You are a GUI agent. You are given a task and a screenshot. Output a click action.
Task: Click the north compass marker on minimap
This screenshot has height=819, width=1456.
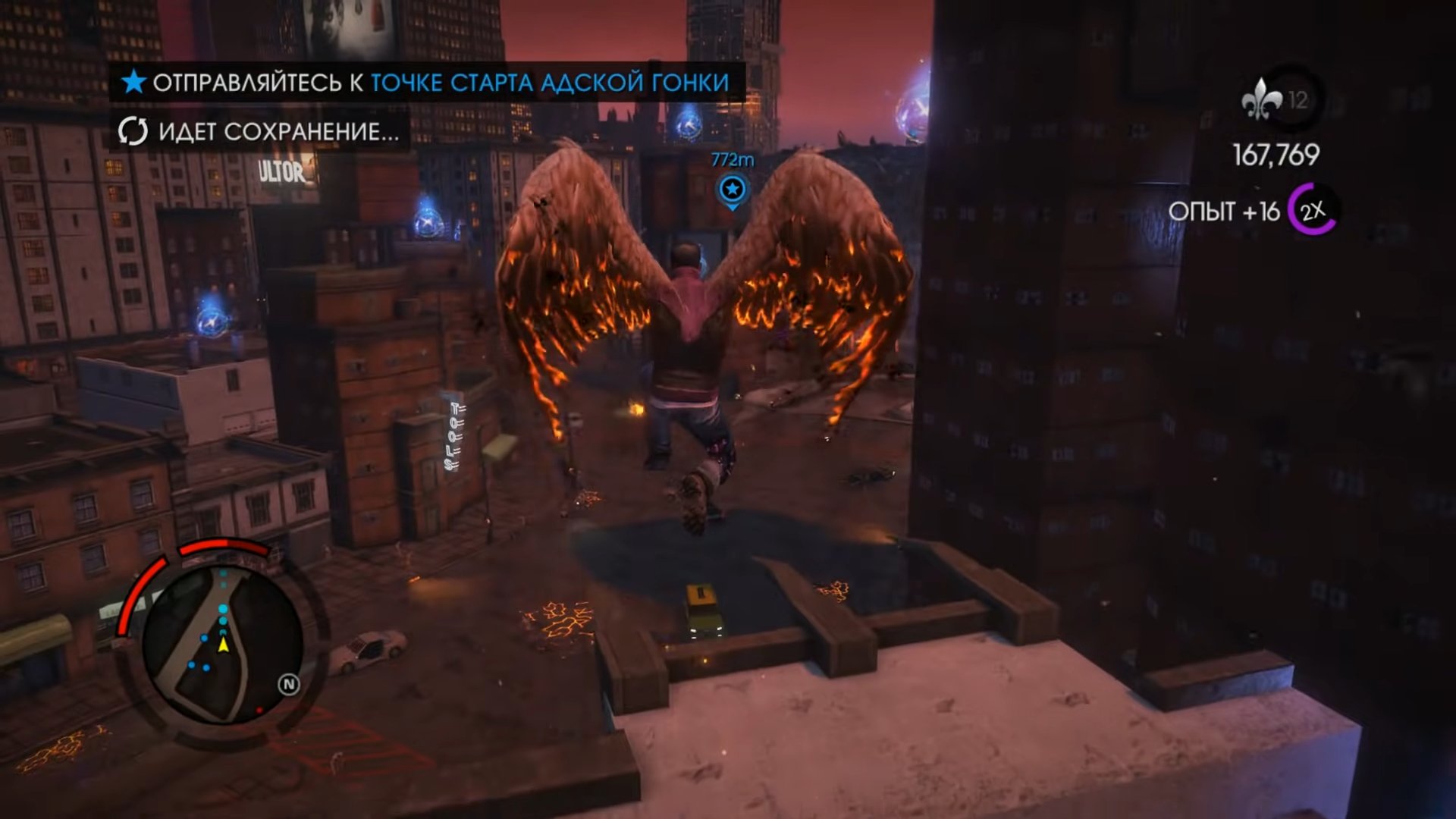click(288, 685)
